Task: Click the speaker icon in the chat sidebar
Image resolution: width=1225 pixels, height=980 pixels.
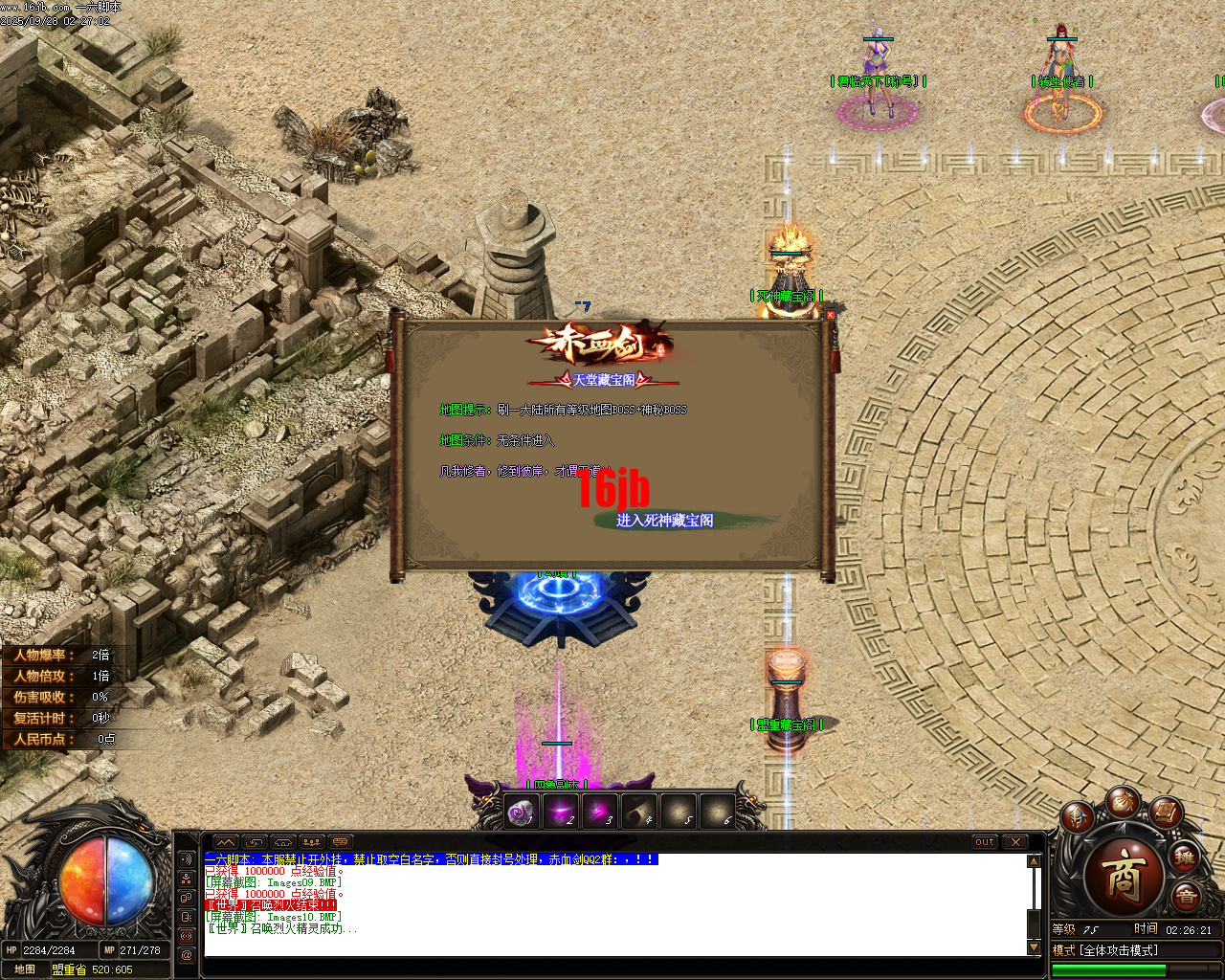Action: (x=187, y=859)
